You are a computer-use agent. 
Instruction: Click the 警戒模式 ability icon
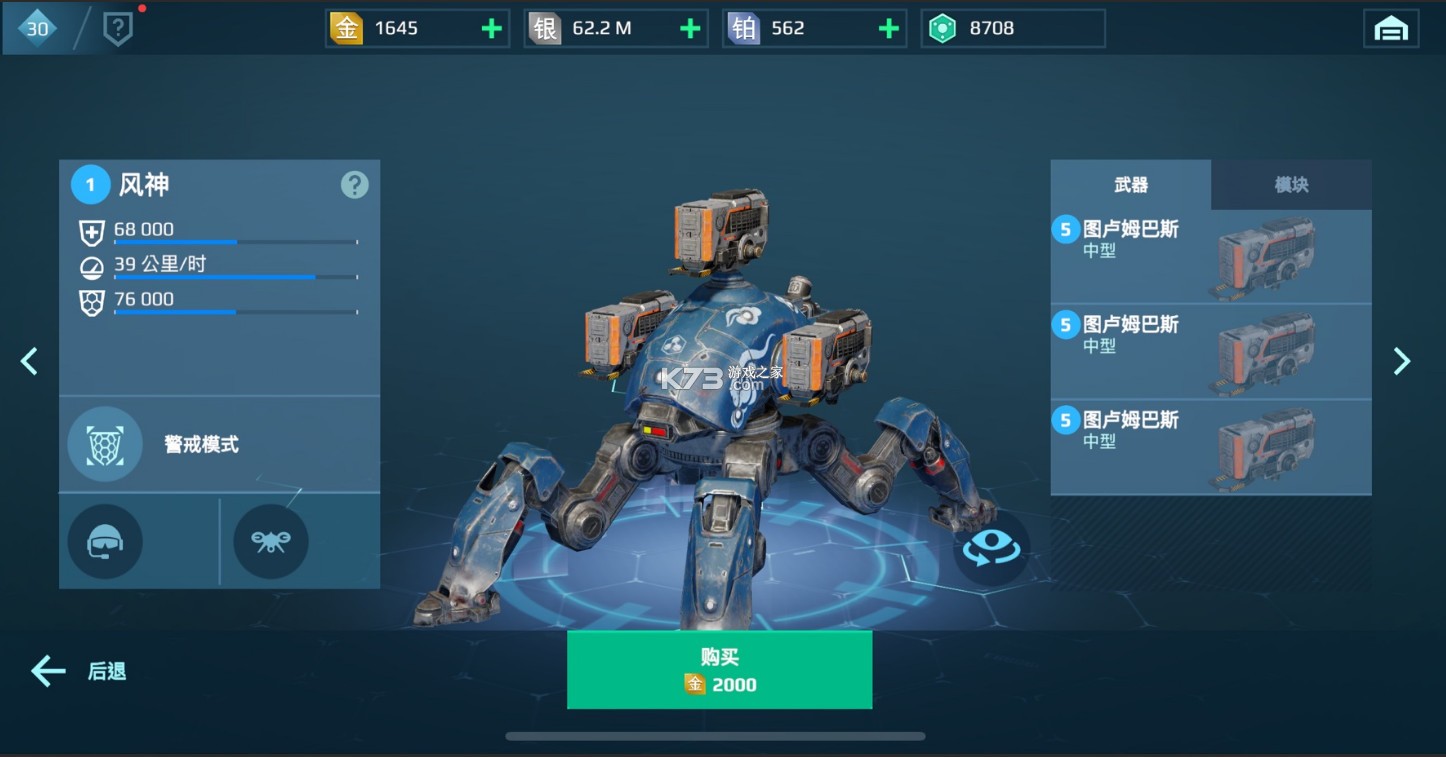coord(104,443)
